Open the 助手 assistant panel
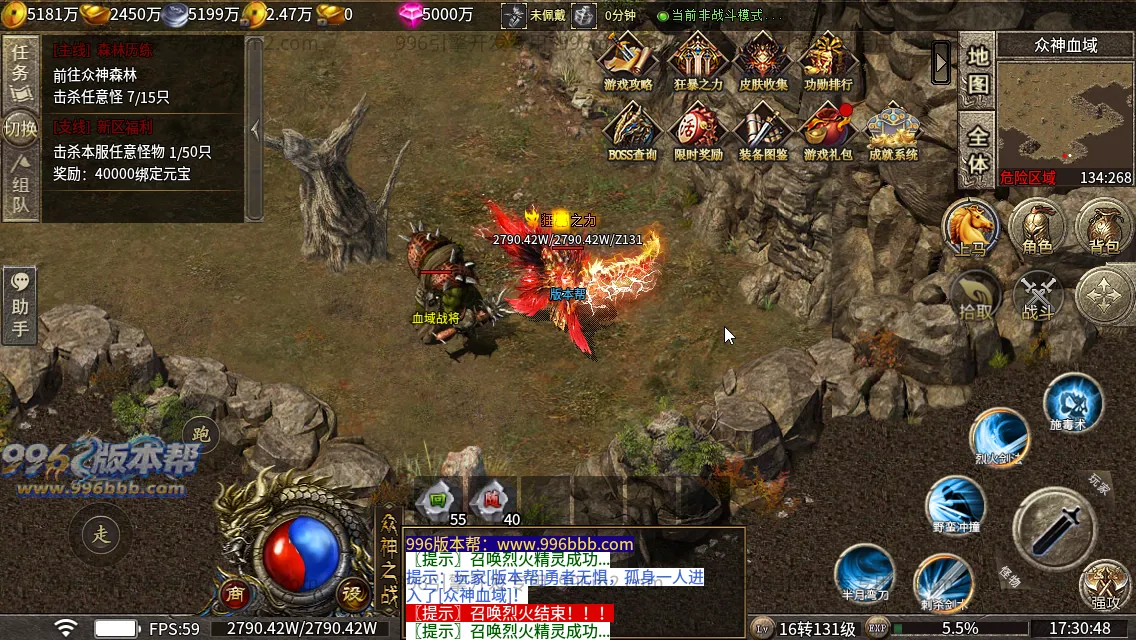This screenshot has width=1136, height=640. (19, 304)
